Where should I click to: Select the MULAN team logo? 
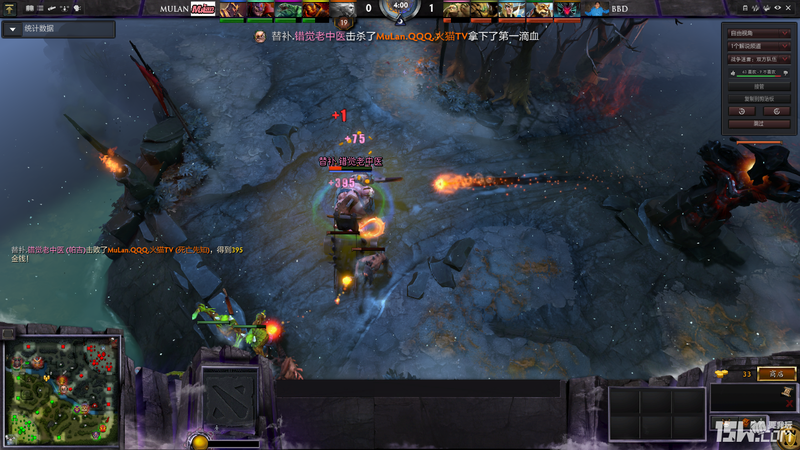(x=204, y=8)
